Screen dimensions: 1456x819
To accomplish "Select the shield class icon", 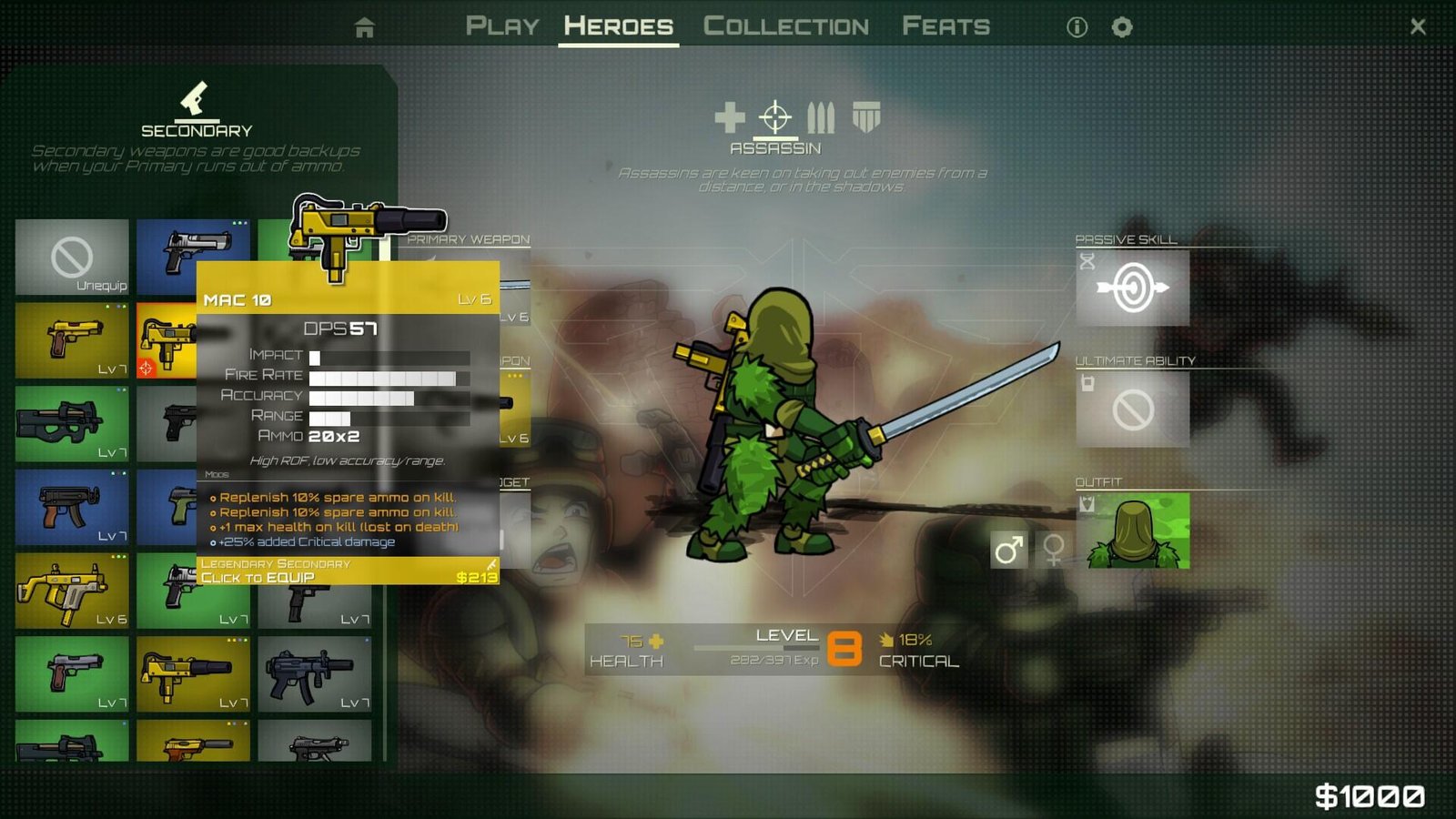I will click(x=865, y=119).
